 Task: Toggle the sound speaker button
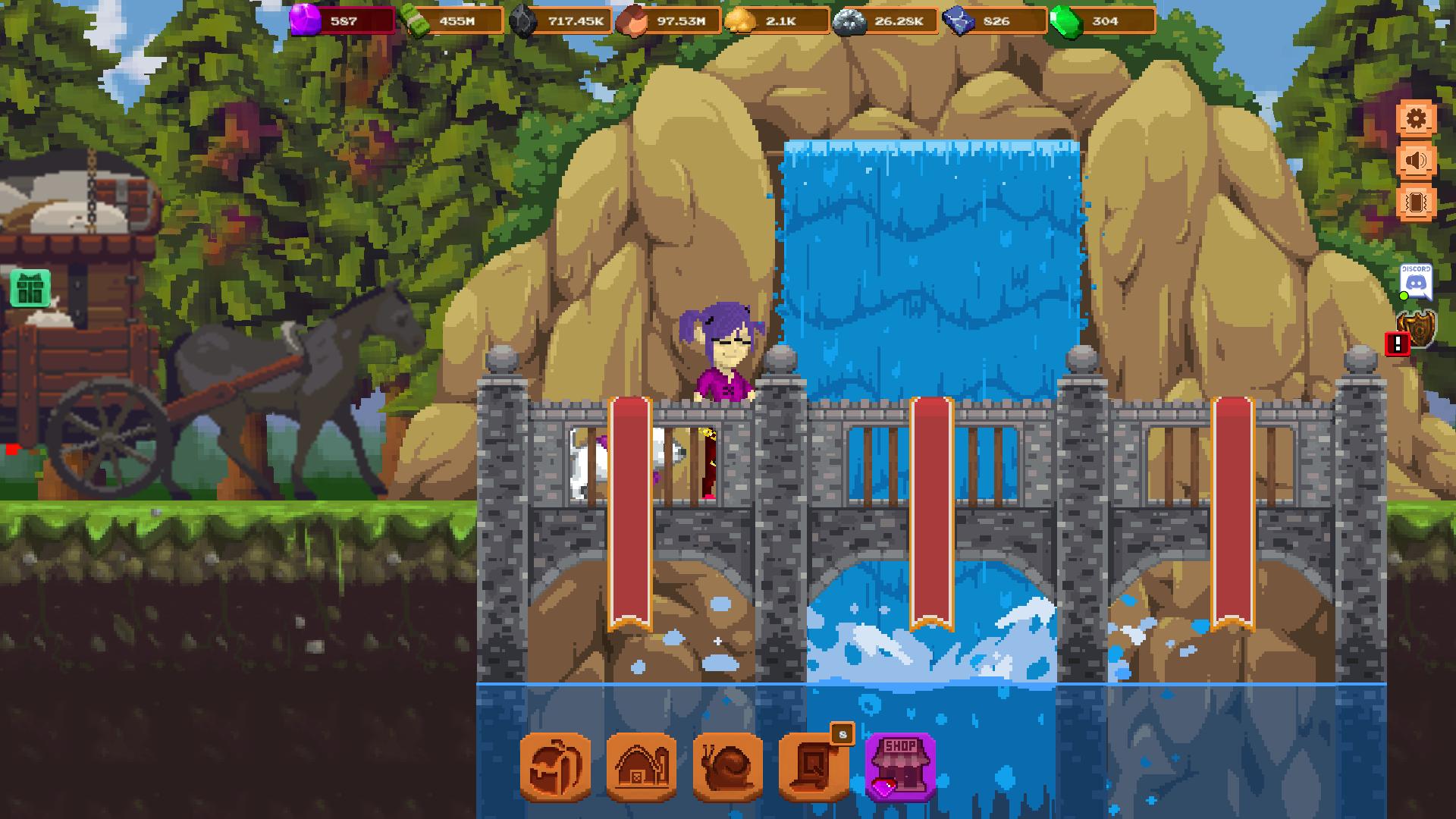tap(1416, 161)
